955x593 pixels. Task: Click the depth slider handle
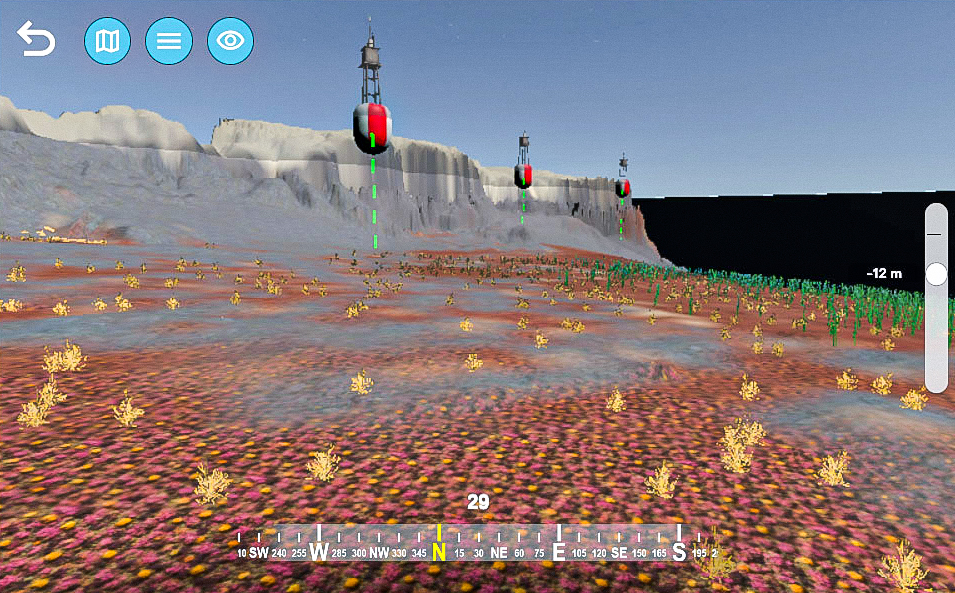pos(936,274)
